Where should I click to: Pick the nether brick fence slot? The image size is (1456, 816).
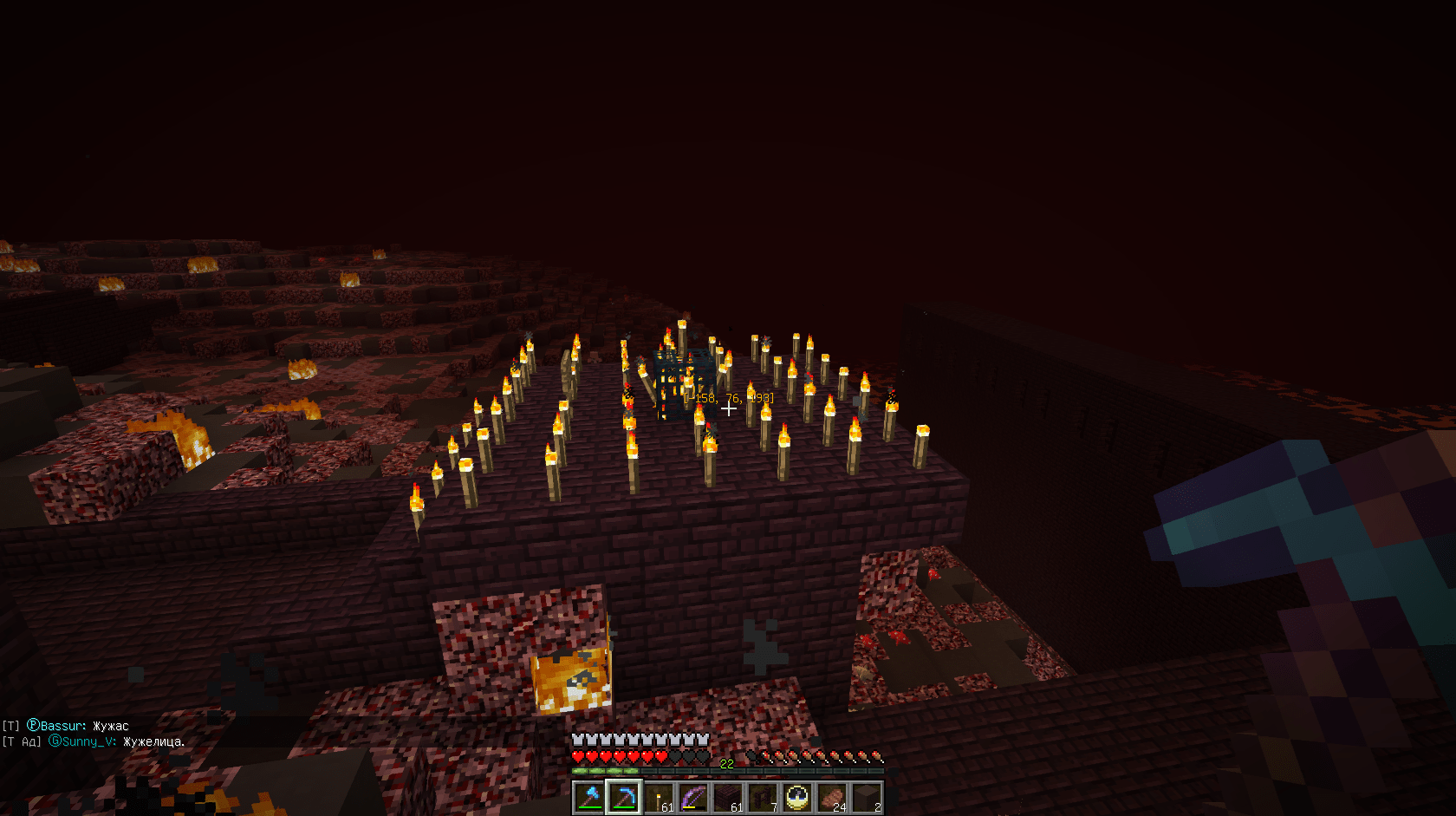coord(763,798)
